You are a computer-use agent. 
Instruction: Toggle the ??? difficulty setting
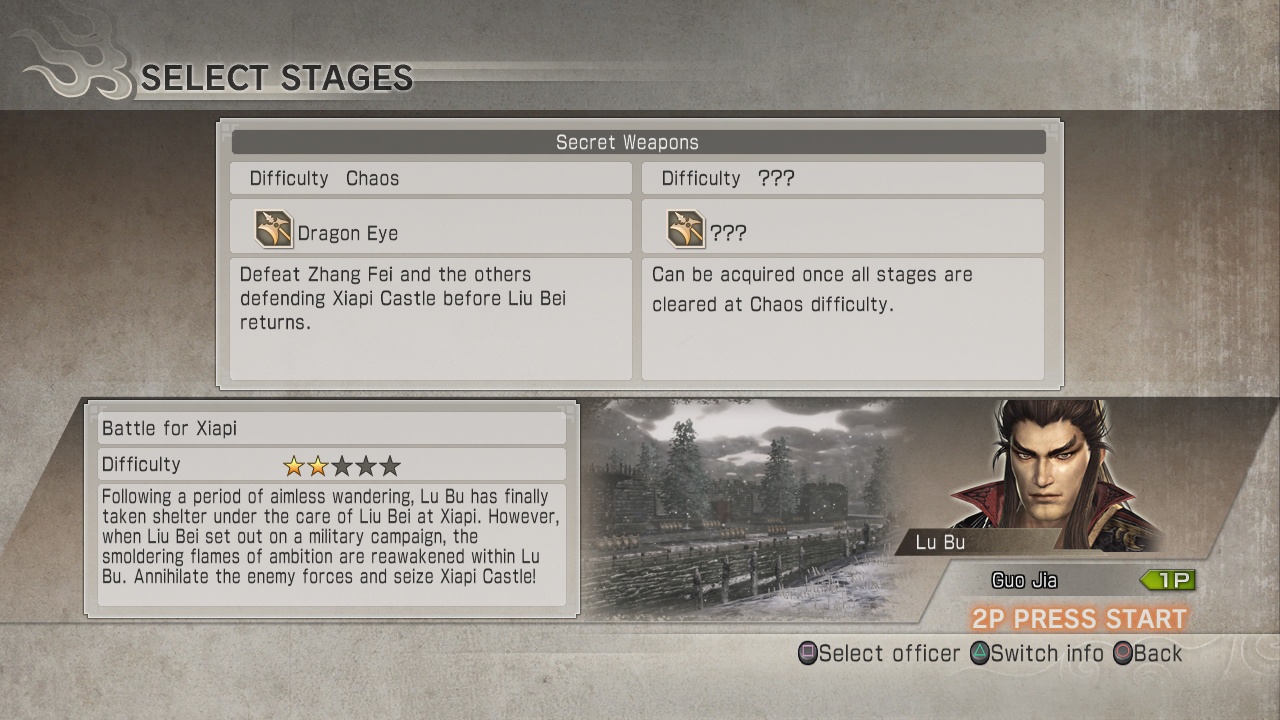point(843,178)
